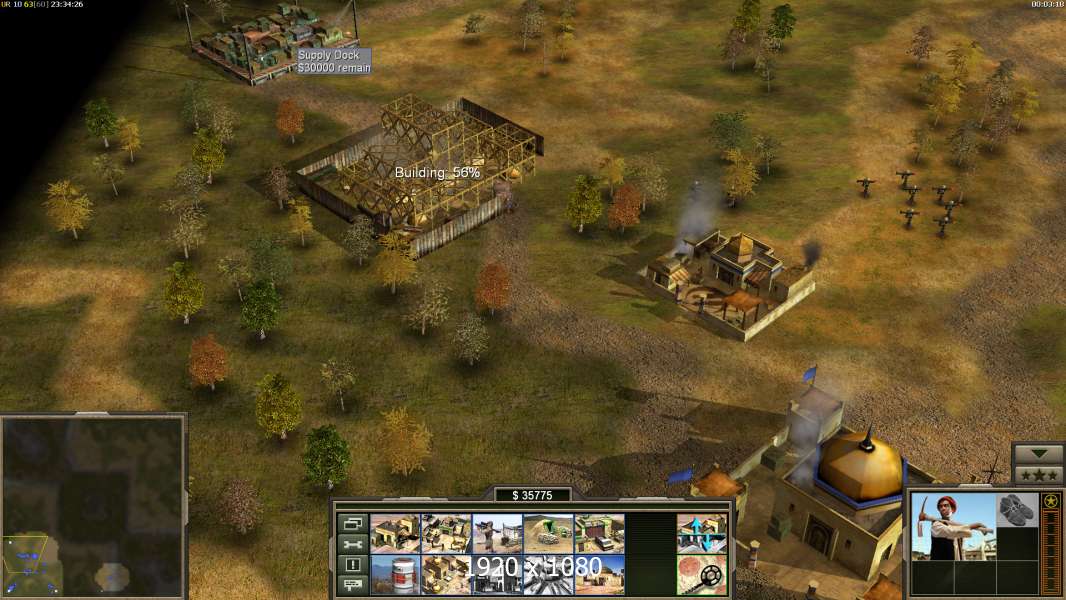Select the greyed-out Palace build icon
This screenshot has height=600, width=1066.
[497, 575]
